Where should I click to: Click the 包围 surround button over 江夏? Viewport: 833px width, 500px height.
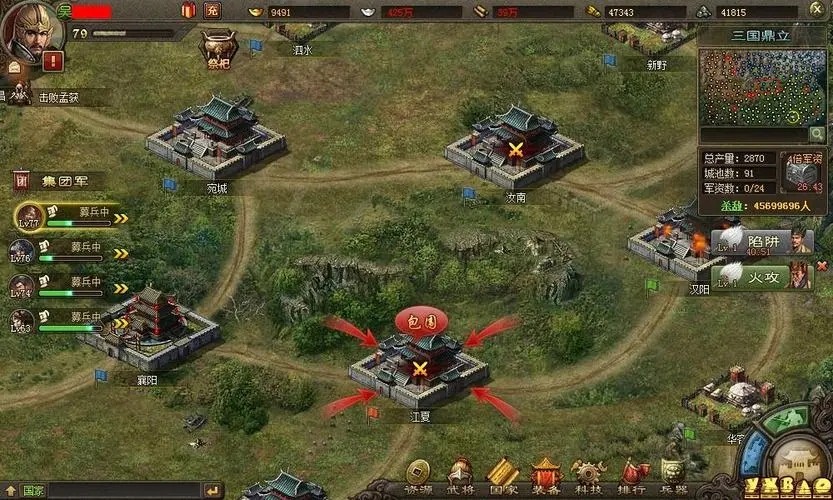click(421, 320)
